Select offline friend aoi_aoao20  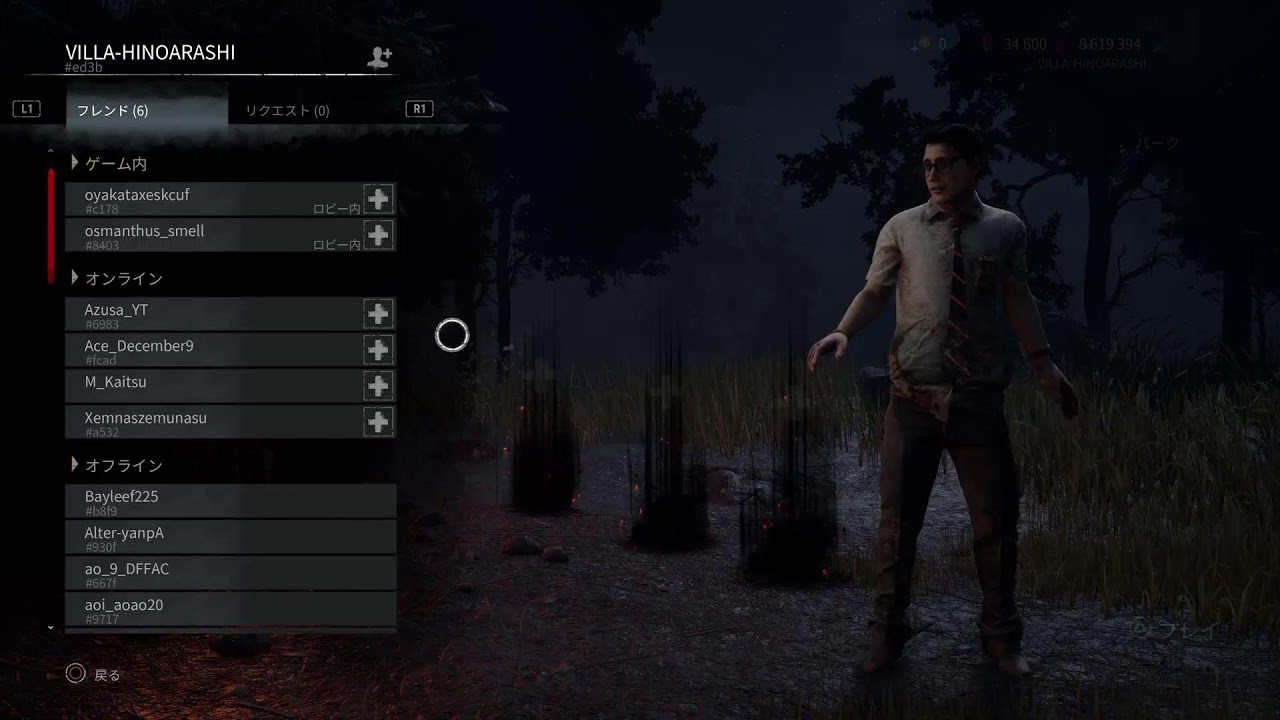(230, 609)
